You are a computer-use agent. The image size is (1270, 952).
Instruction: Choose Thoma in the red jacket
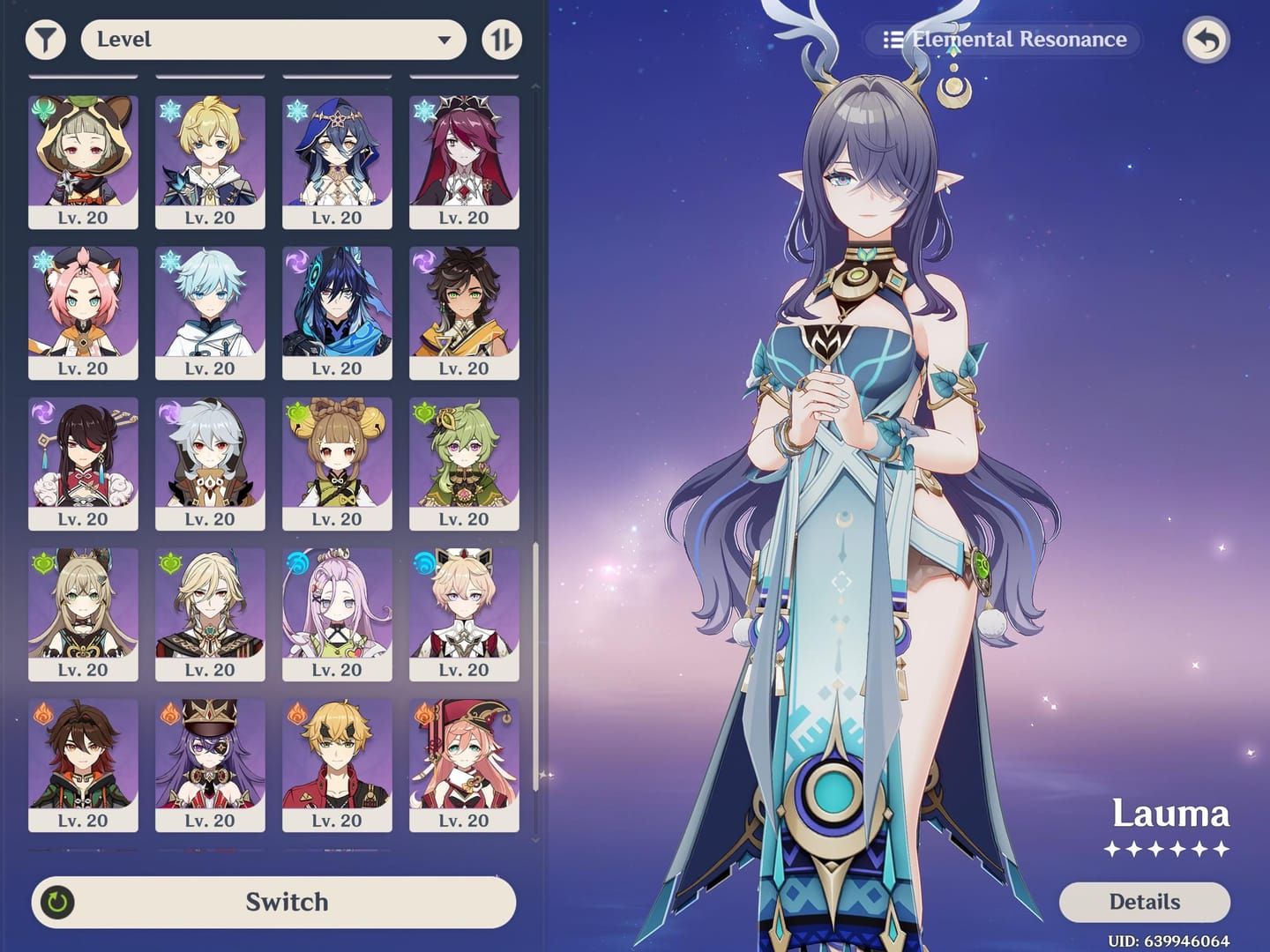tap(337, 764)
